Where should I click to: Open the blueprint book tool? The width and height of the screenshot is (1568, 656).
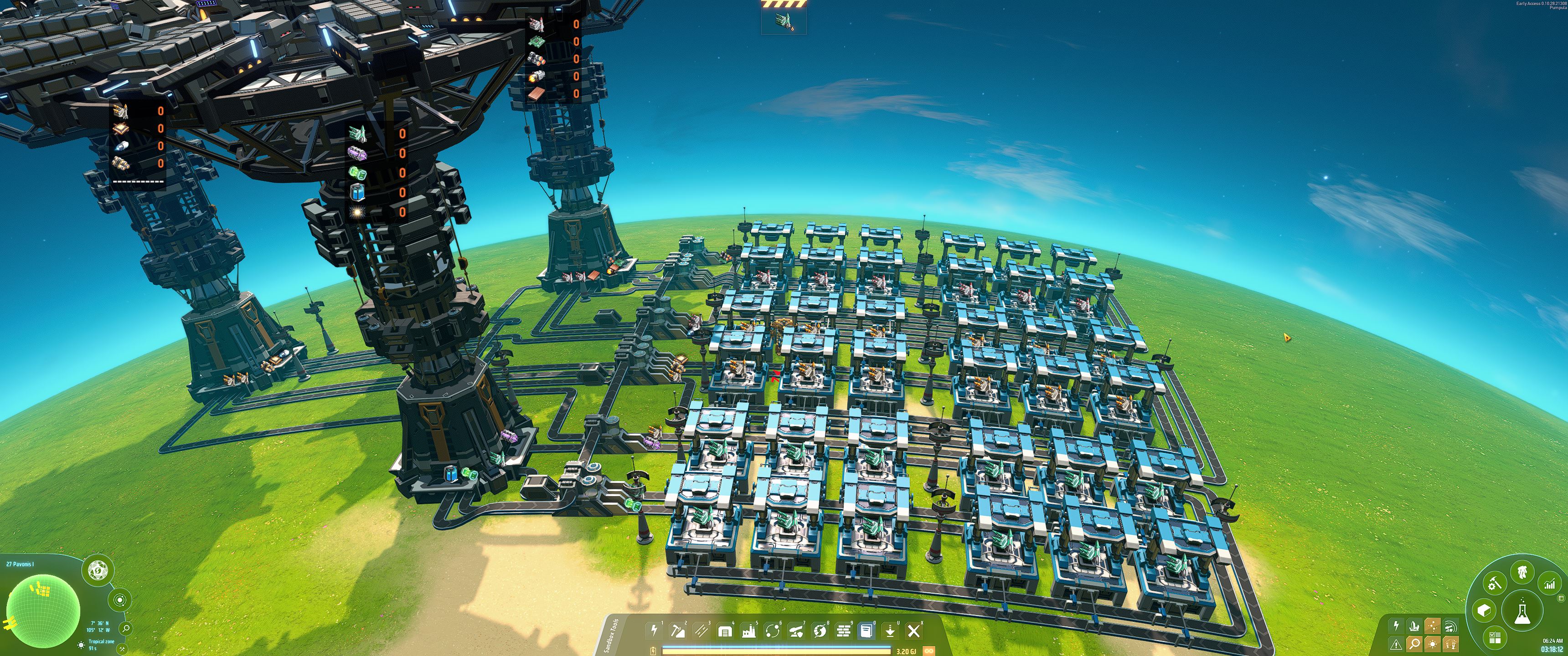[x=866, y=631]
